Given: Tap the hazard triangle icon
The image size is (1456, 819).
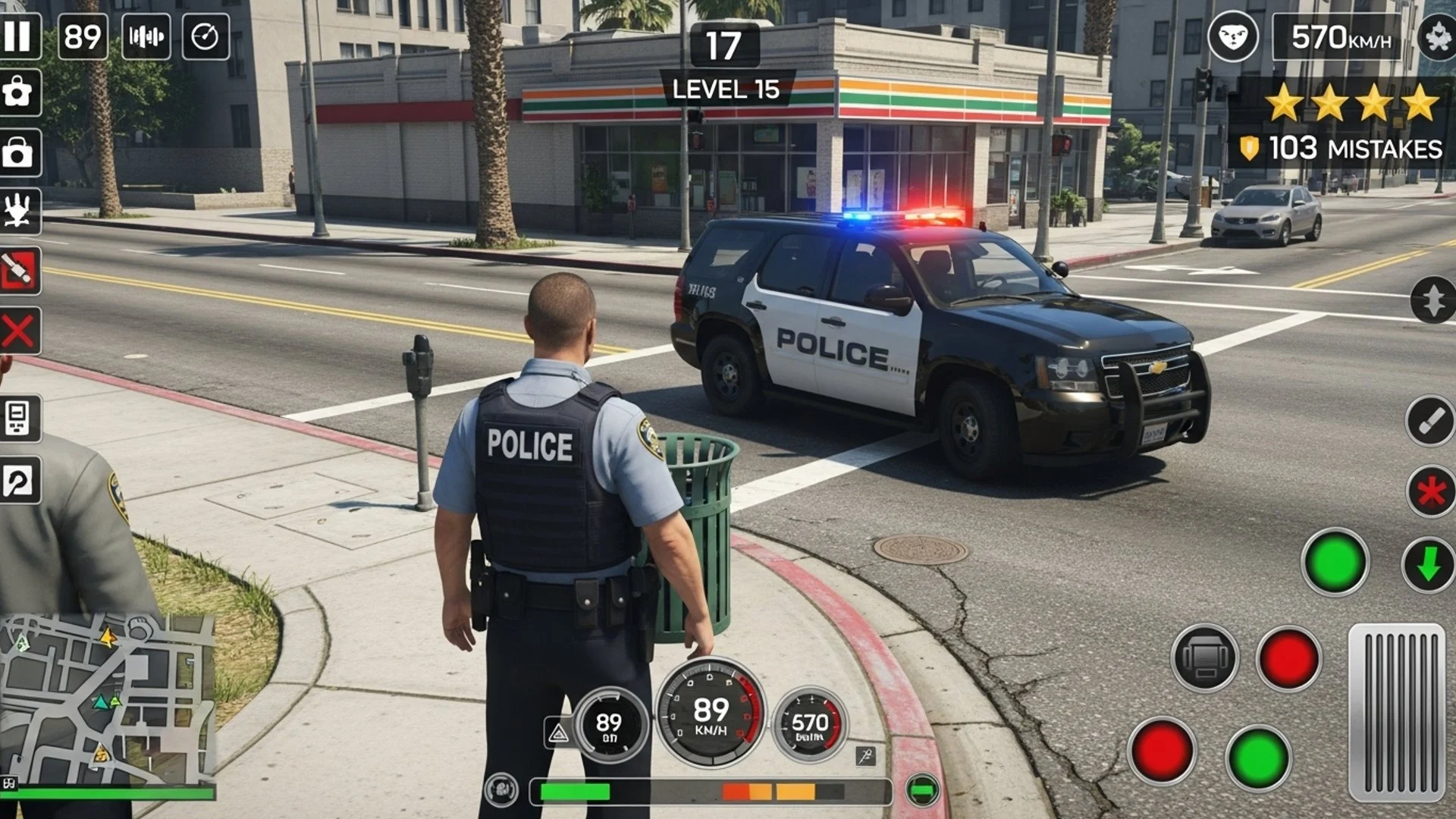Looking at the screenshot, I should coord(558,733).
